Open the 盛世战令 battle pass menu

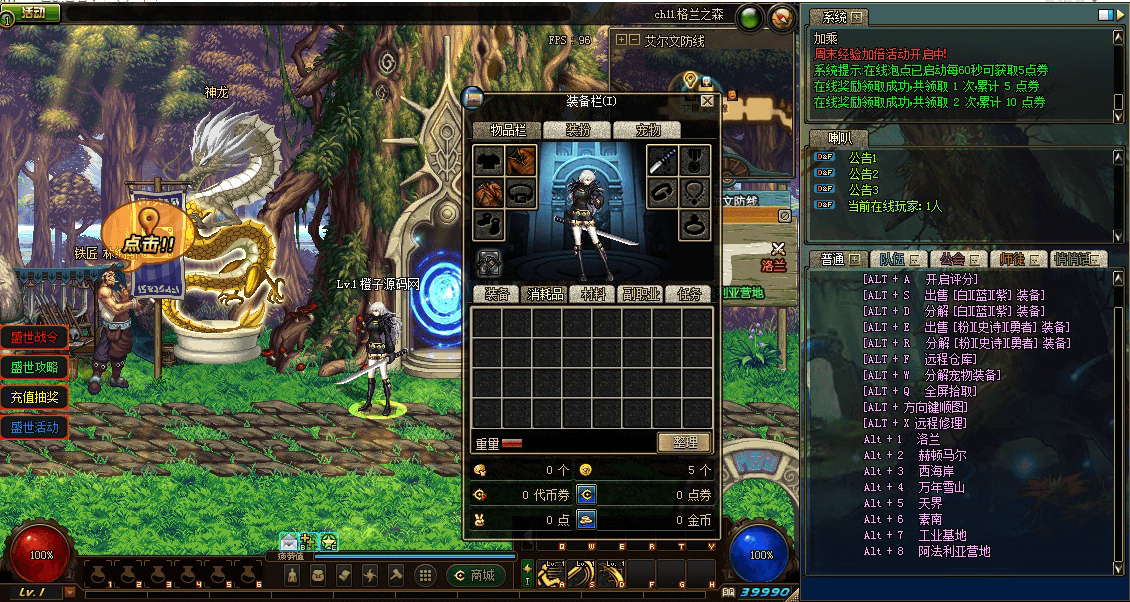pos(34,337)
